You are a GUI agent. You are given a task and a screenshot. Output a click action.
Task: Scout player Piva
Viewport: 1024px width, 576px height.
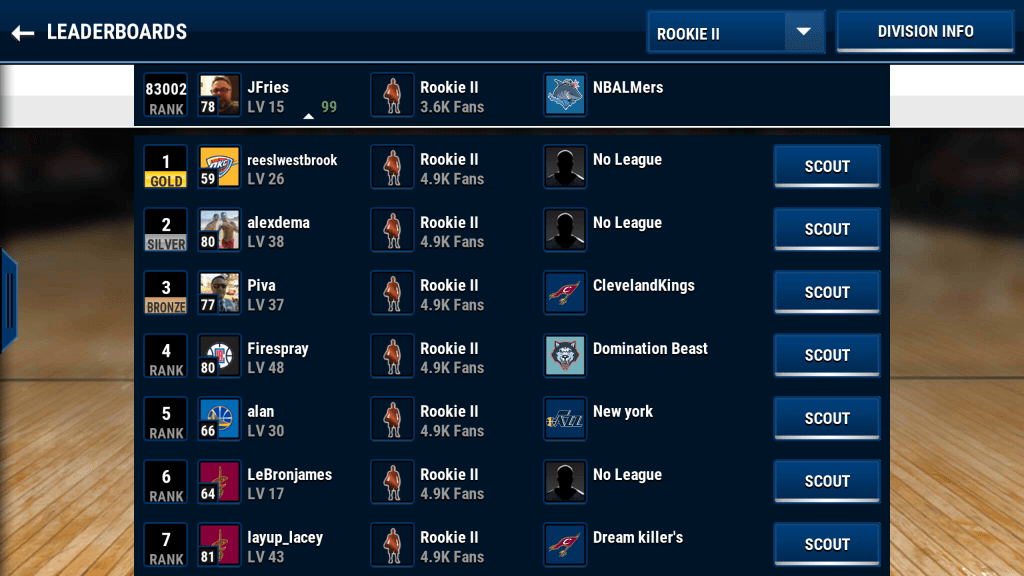click(827, 293)
